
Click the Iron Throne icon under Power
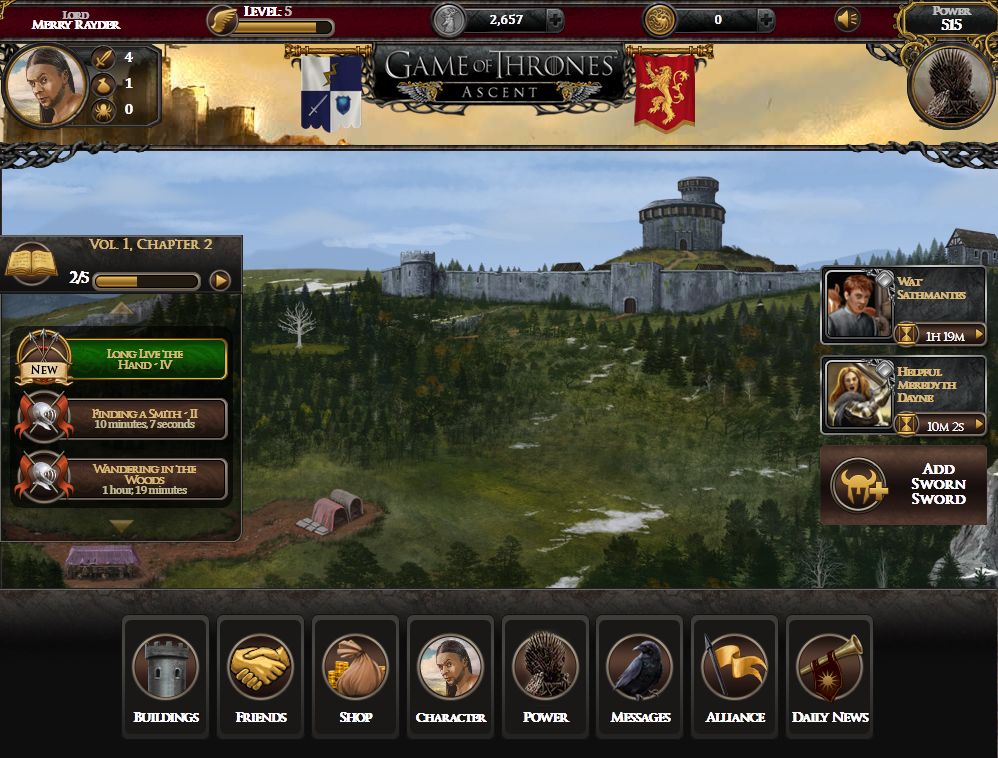pos(951,86)
